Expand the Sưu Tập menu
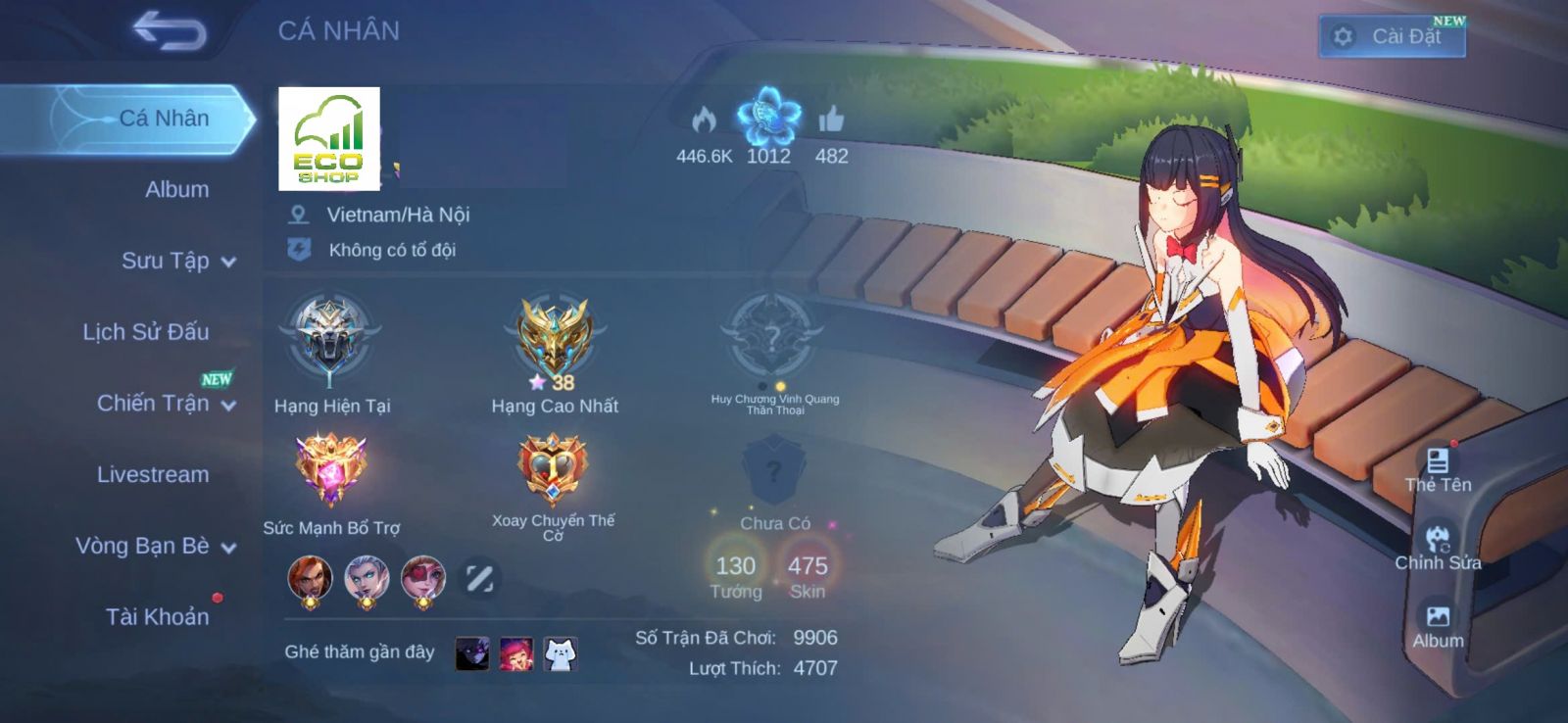Image resolution: width=1568 pixels, height=723 pixels. (176, 261)
